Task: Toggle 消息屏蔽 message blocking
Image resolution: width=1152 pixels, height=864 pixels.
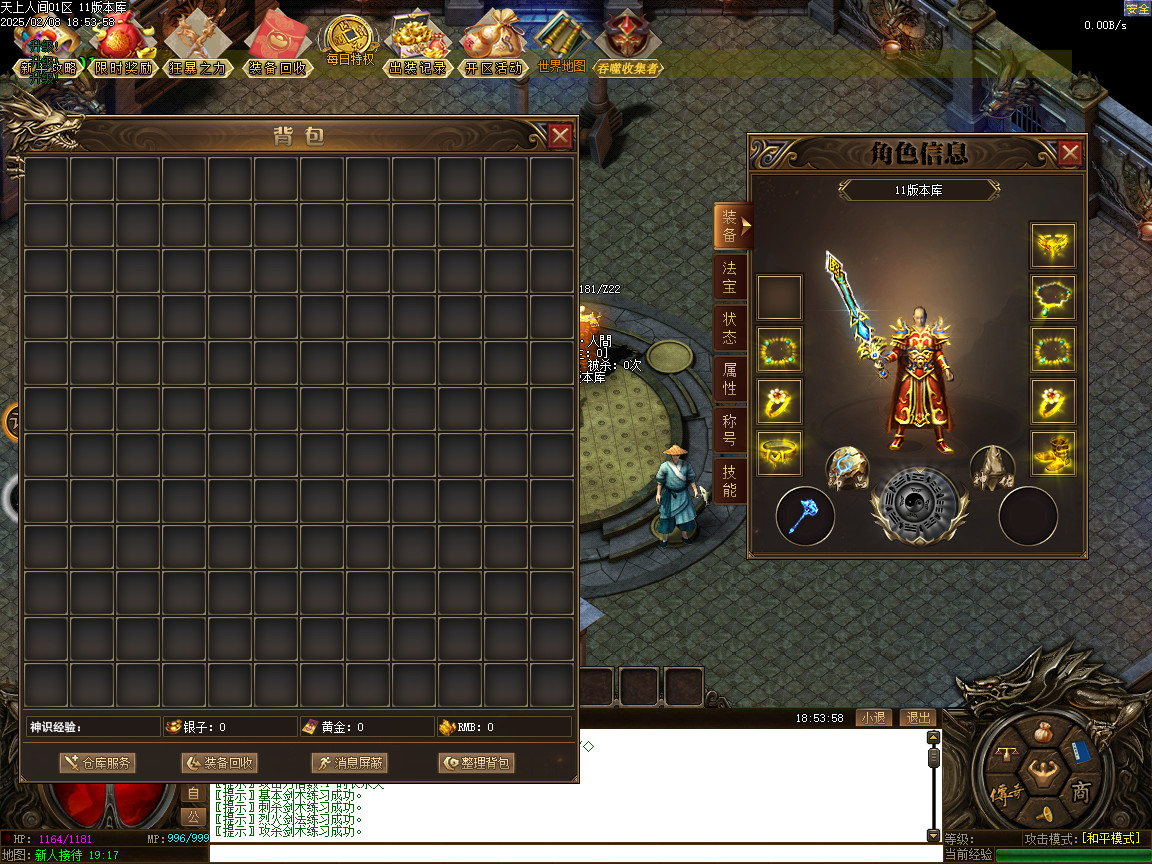Action: click(x=348, y=763)
